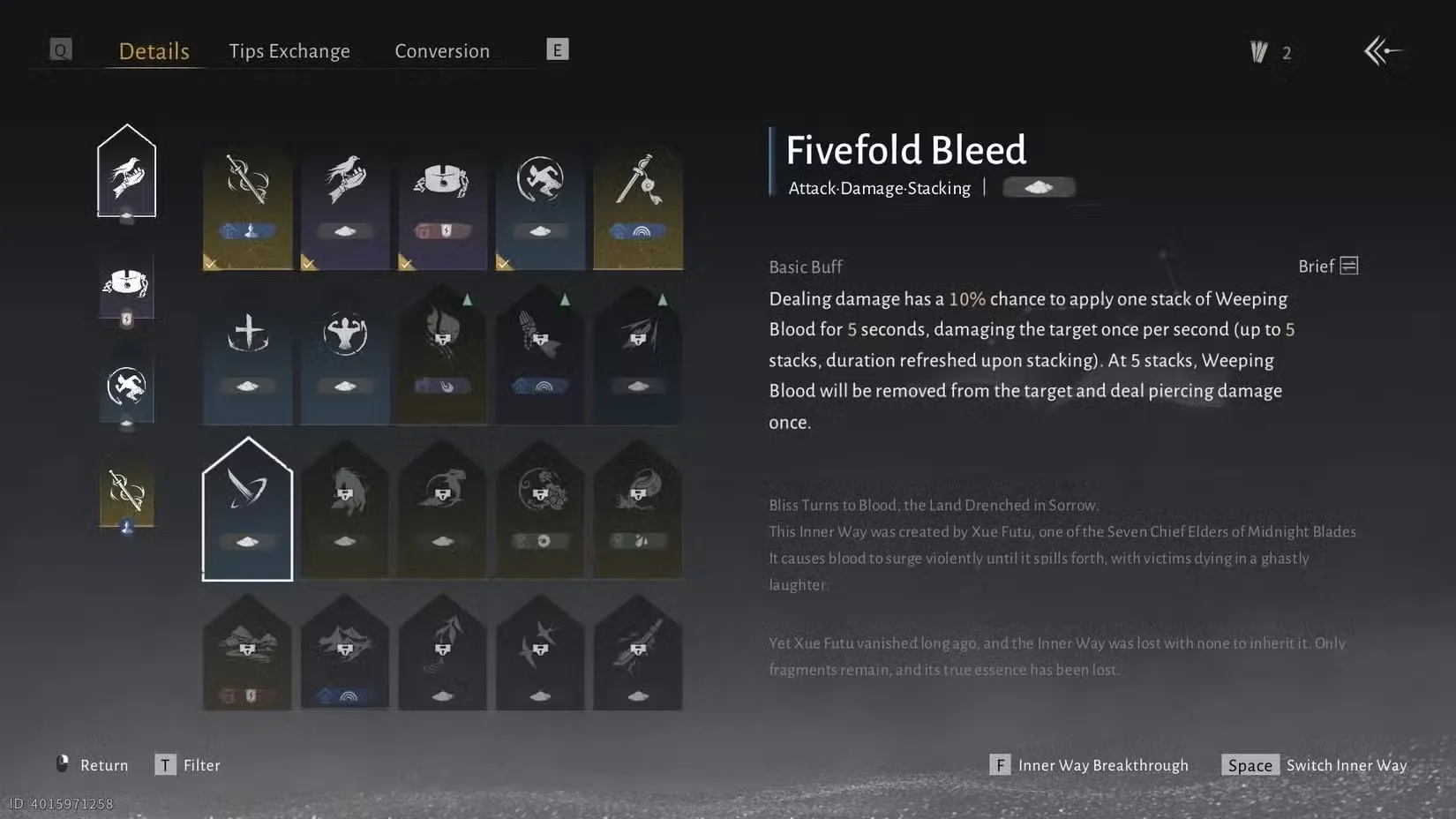The width and height of the screenshot is (1456, 819).
Task: Switch to the Tips Exchange tab
Action: (289, 50)
